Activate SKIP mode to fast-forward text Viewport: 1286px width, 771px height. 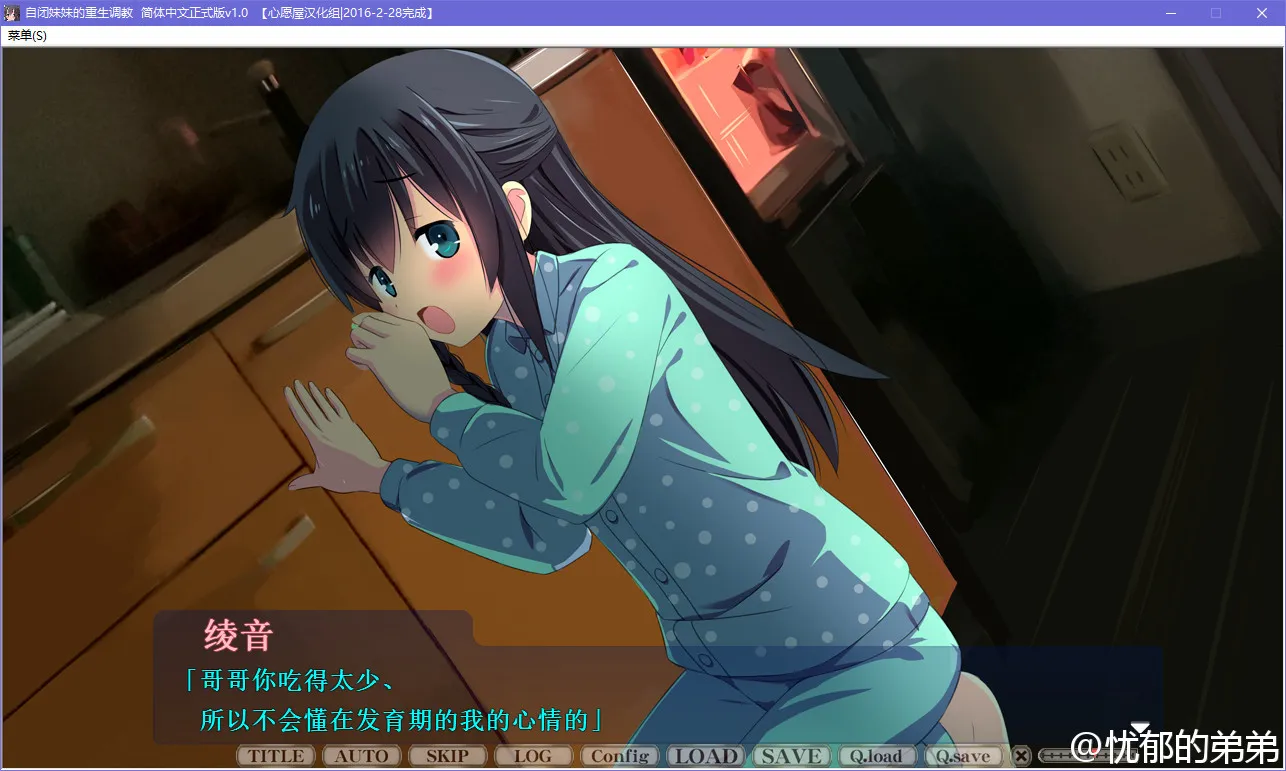[x=447, y=755]
